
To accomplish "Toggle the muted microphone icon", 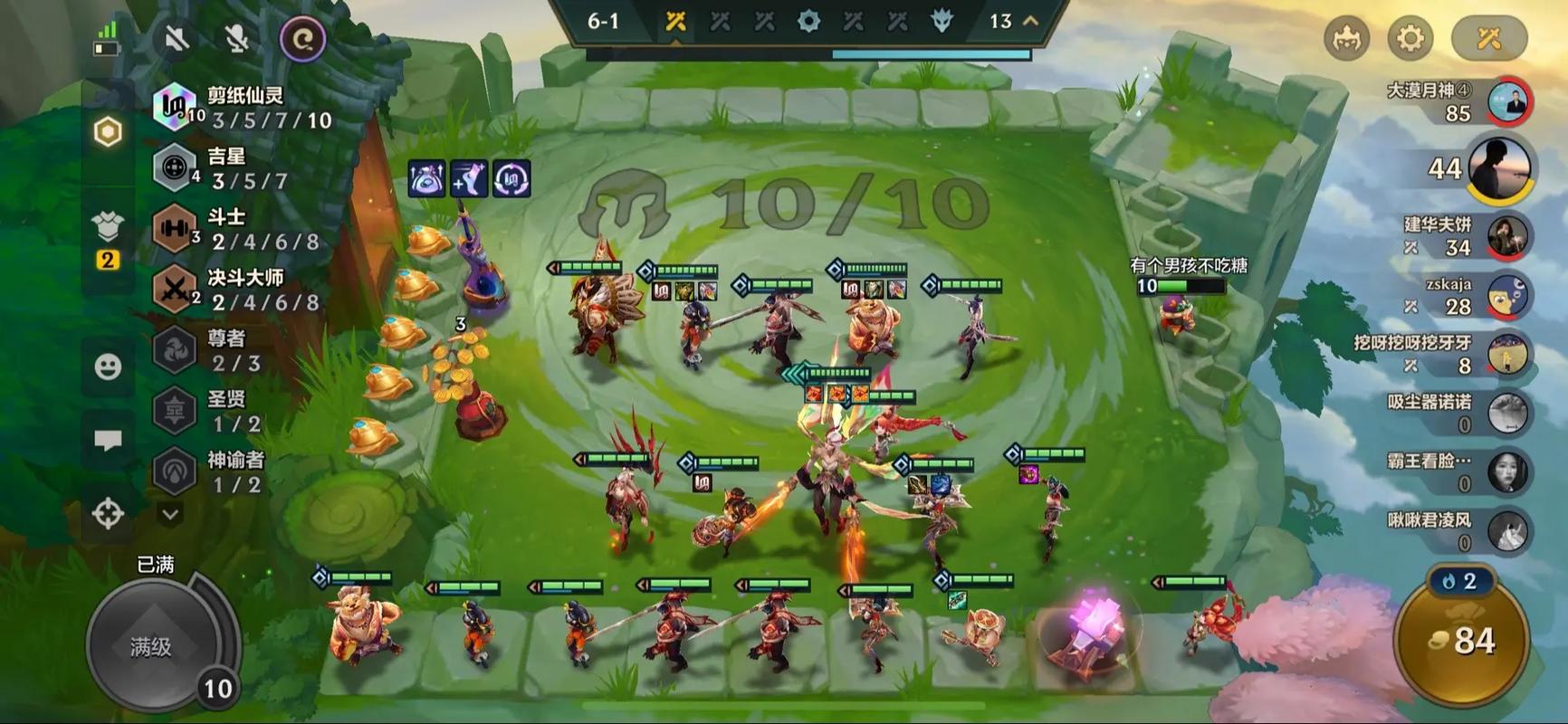I will [236, 38].
